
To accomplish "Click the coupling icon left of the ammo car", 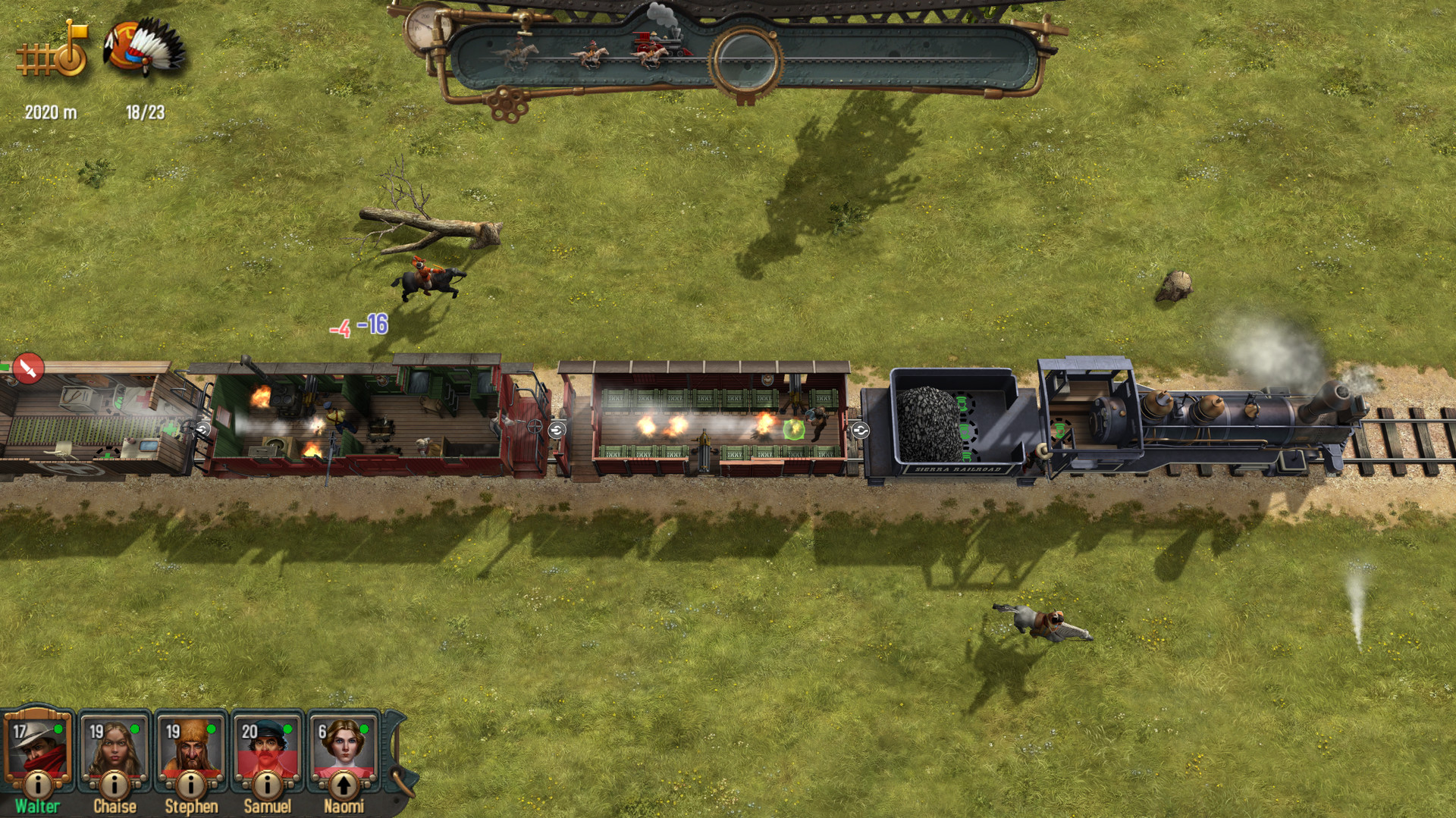I will (x=556, y=429).
